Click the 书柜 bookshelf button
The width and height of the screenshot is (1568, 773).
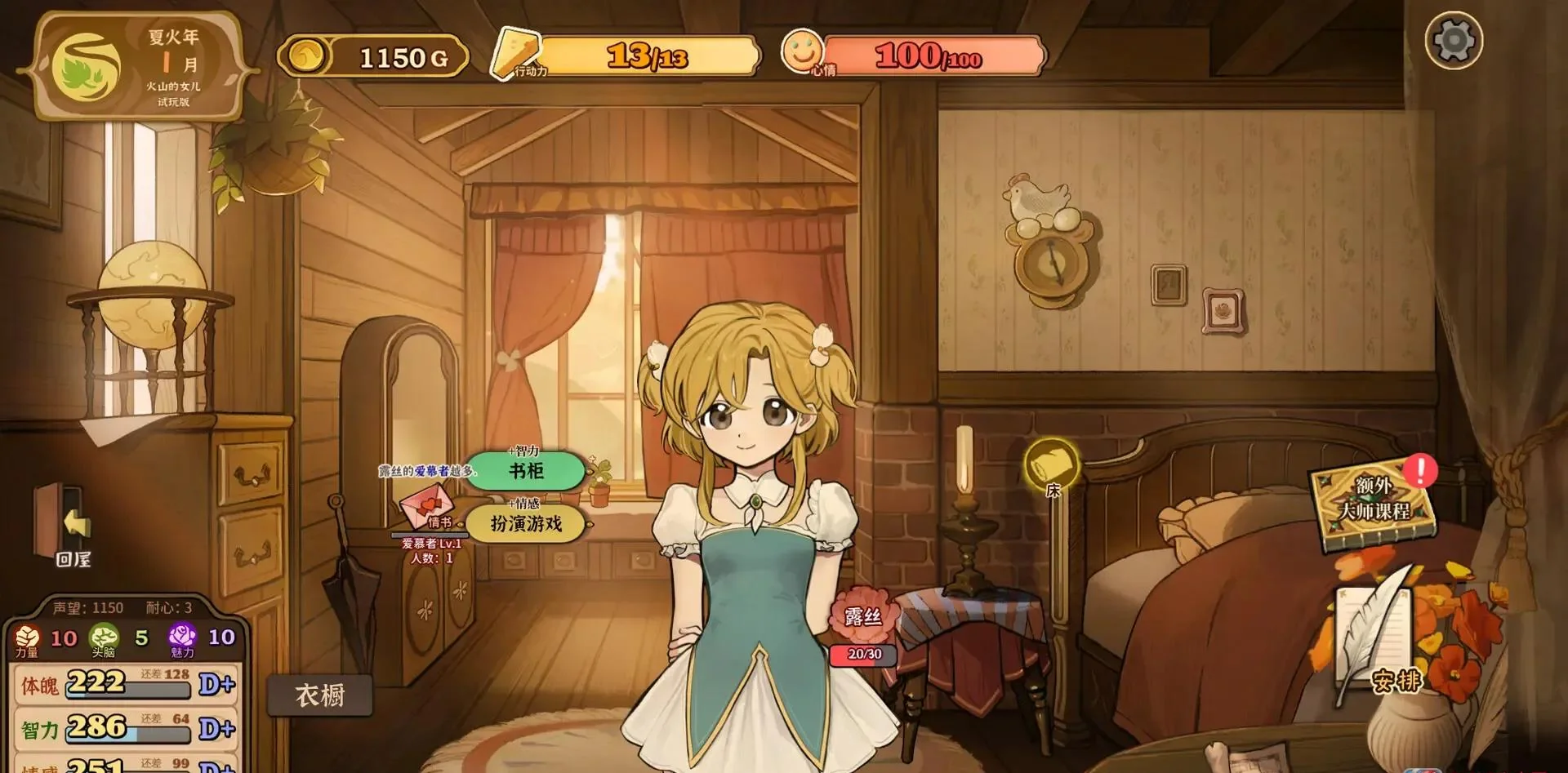point(526,471)
